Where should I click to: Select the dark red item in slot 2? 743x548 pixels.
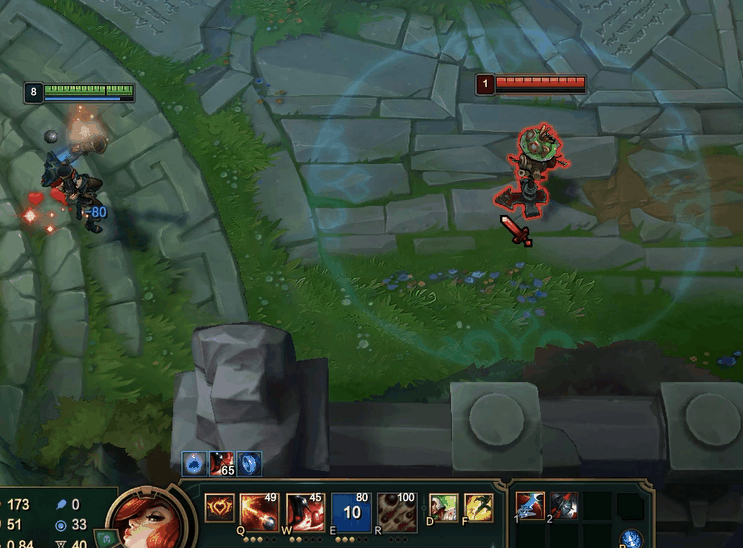pos(563,507)
